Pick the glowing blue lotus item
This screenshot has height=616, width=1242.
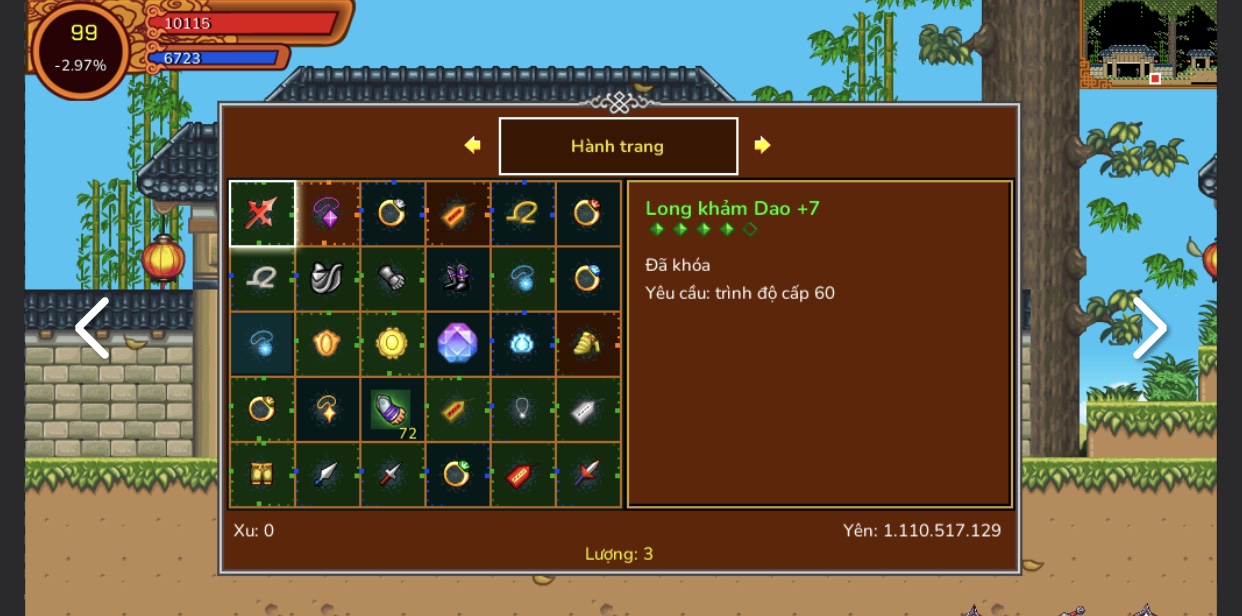pos(523,343)
